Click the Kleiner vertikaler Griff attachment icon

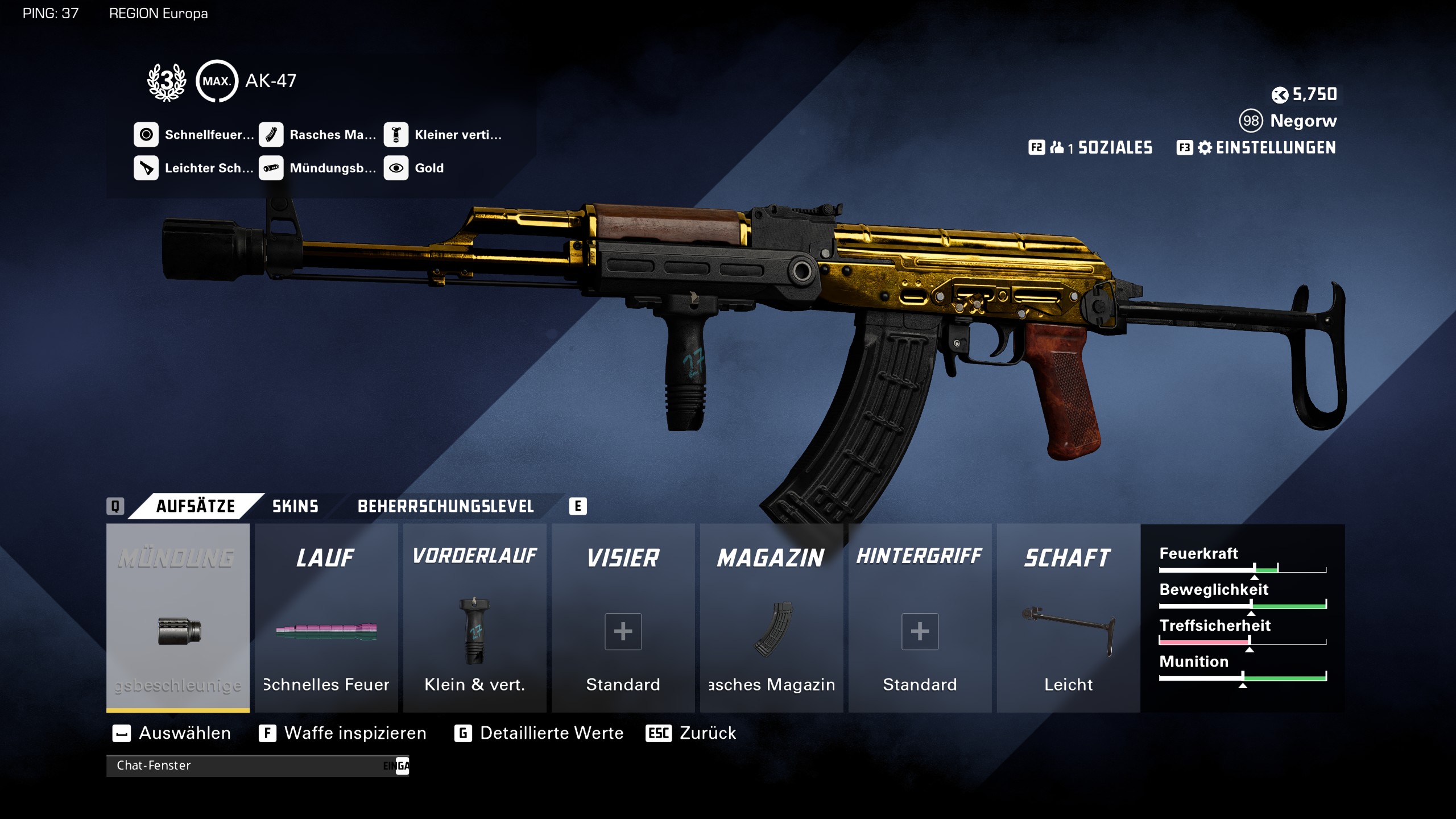(398, 135)
